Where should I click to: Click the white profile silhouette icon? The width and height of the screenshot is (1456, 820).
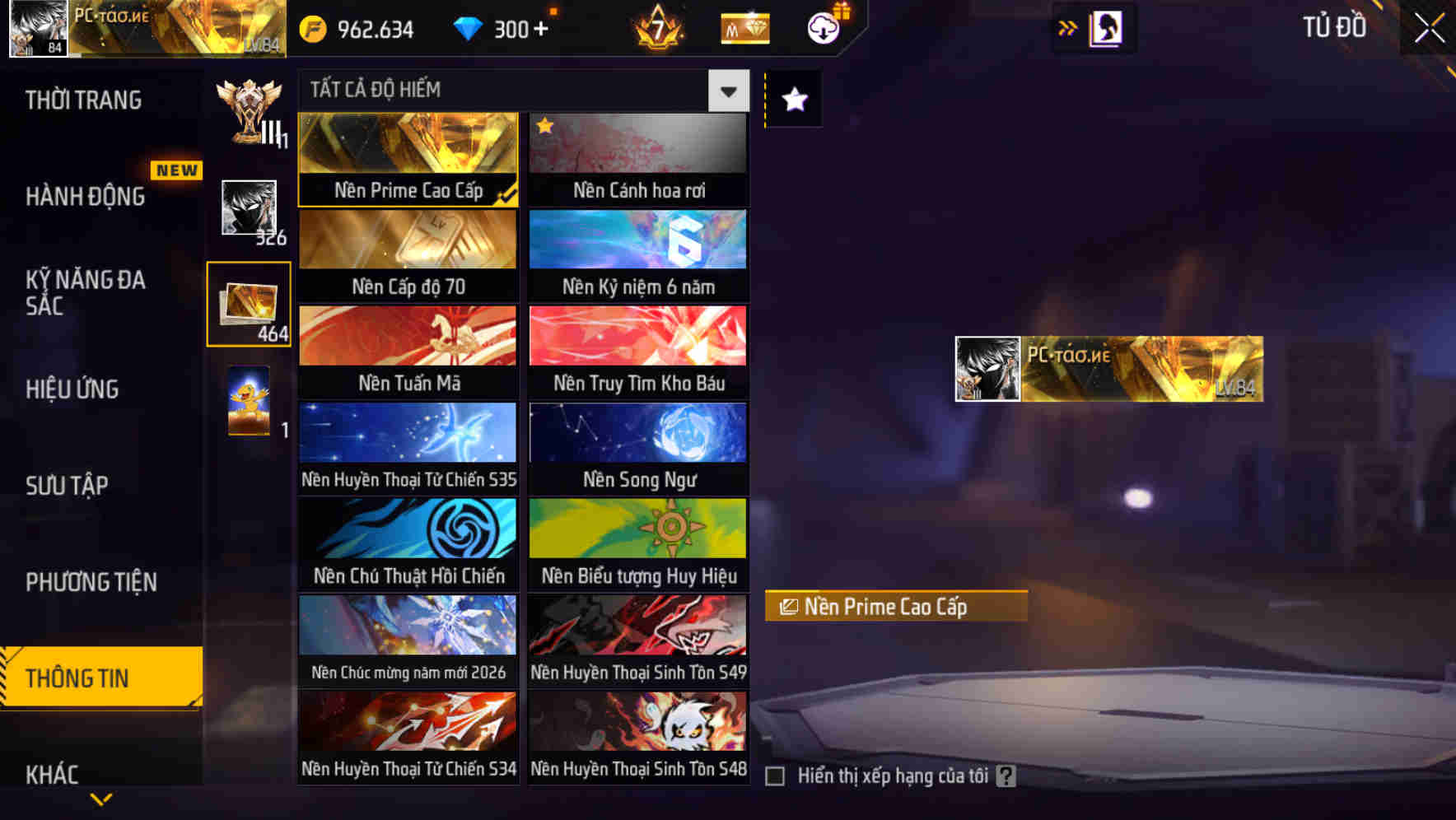coord(1108,27)
